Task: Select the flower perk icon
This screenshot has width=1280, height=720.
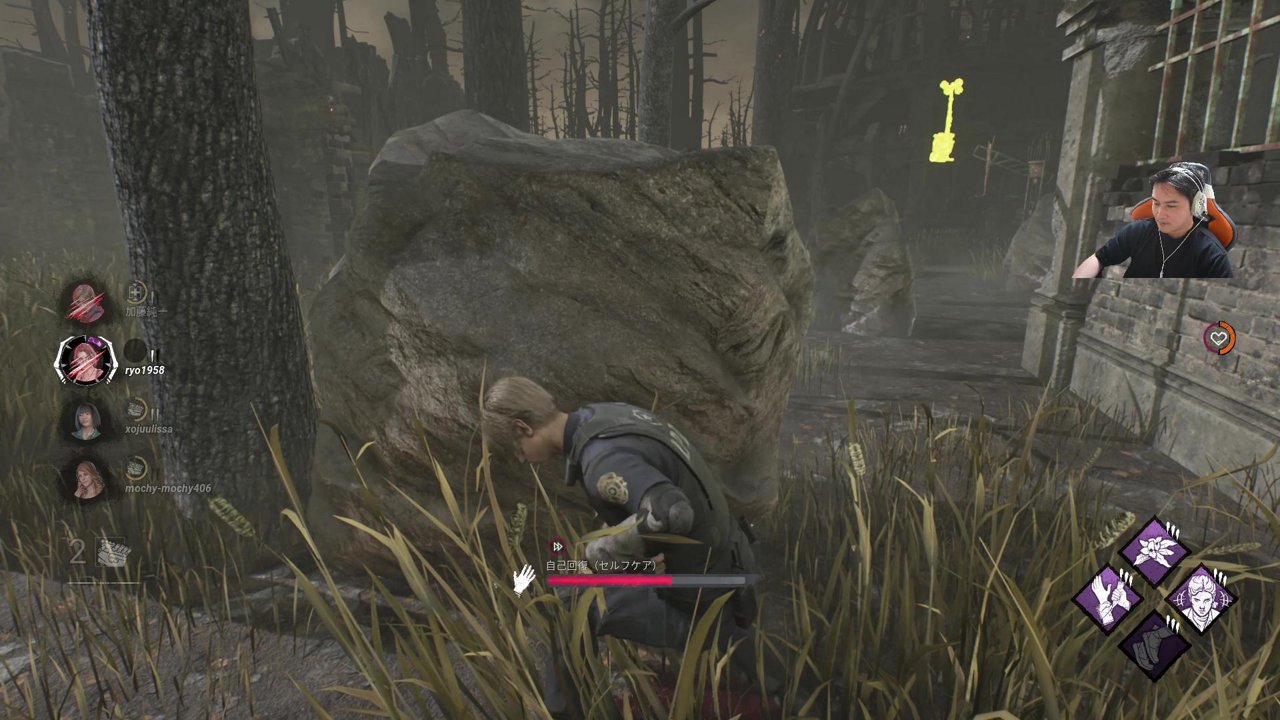Action: coord(1154,551)
